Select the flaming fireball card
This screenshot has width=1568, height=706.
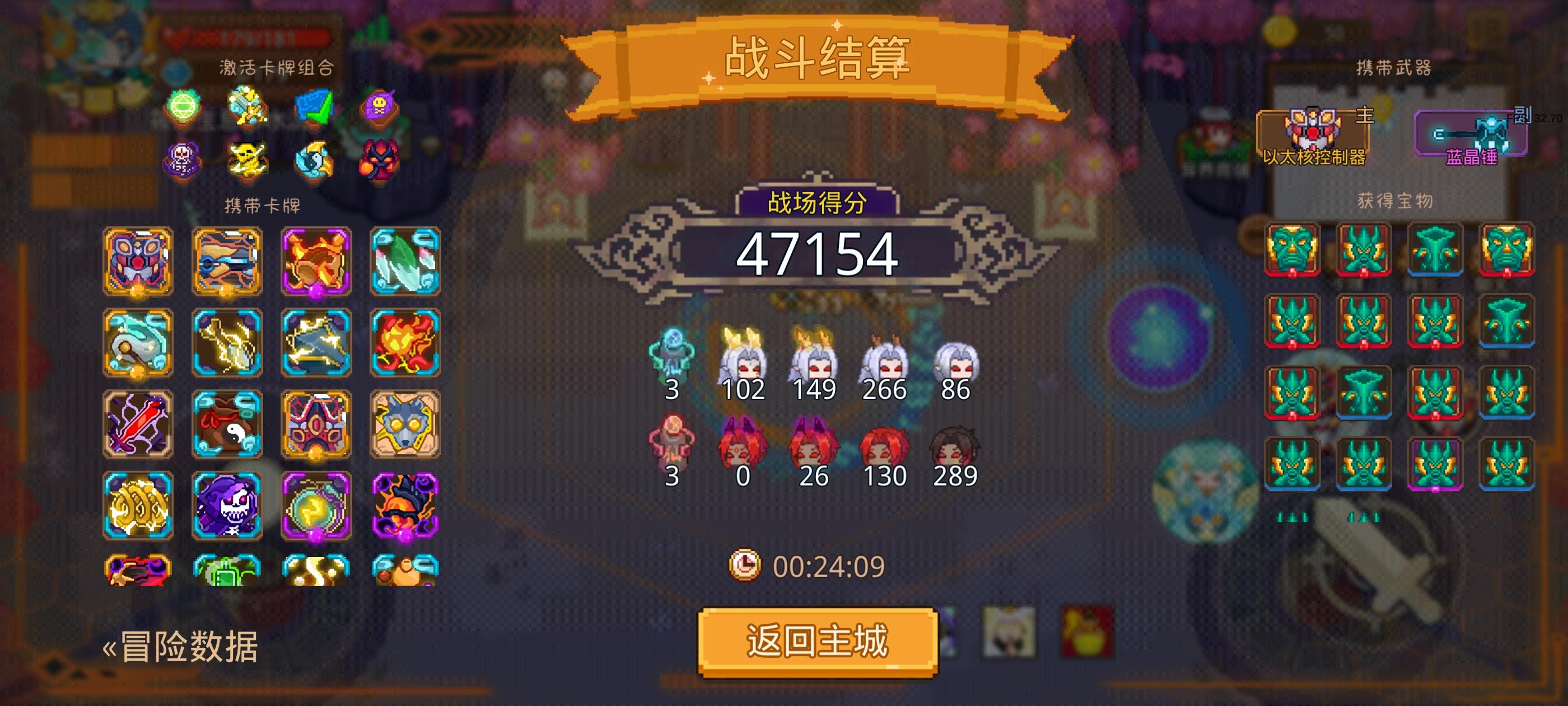tap(405, 343)
